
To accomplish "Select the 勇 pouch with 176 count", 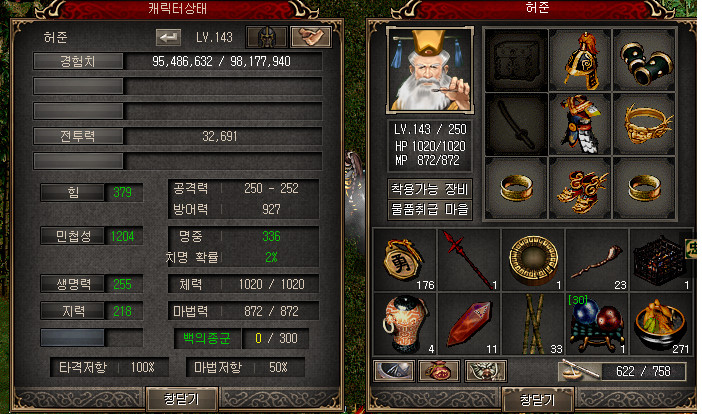I will pos(401,258).
